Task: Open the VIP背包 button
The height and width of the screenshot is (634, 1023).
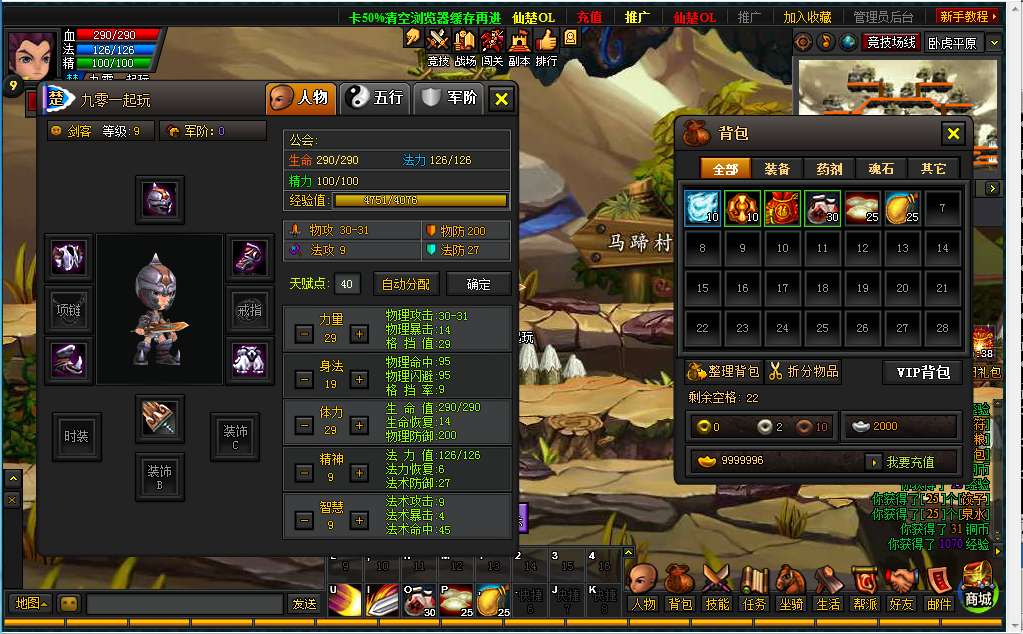Action: [x=921, y=372]
